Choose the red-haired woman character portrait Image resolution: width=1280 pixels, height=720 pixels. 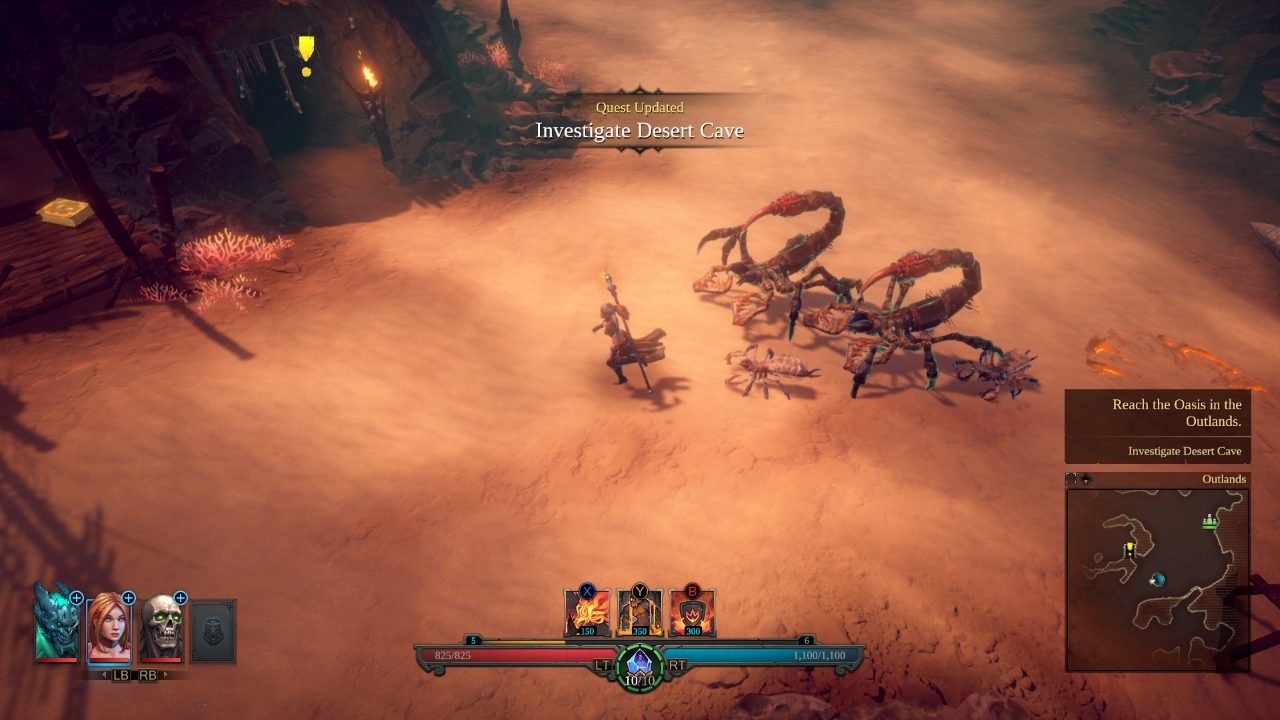point(108,628)
